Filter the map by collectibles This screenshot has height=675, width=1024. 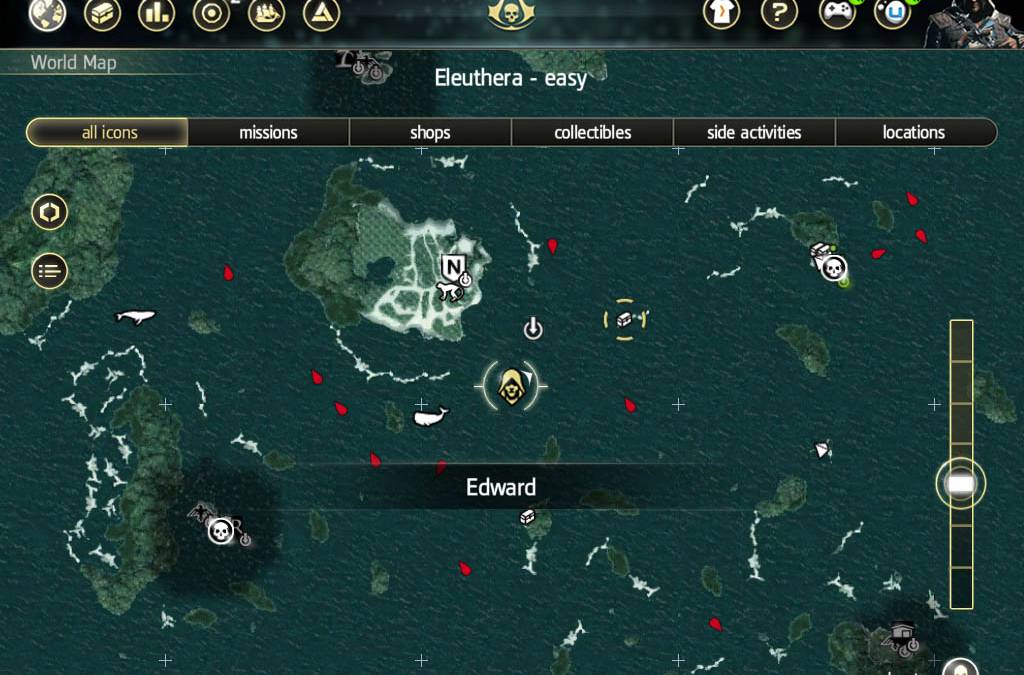tap(592, 132)
